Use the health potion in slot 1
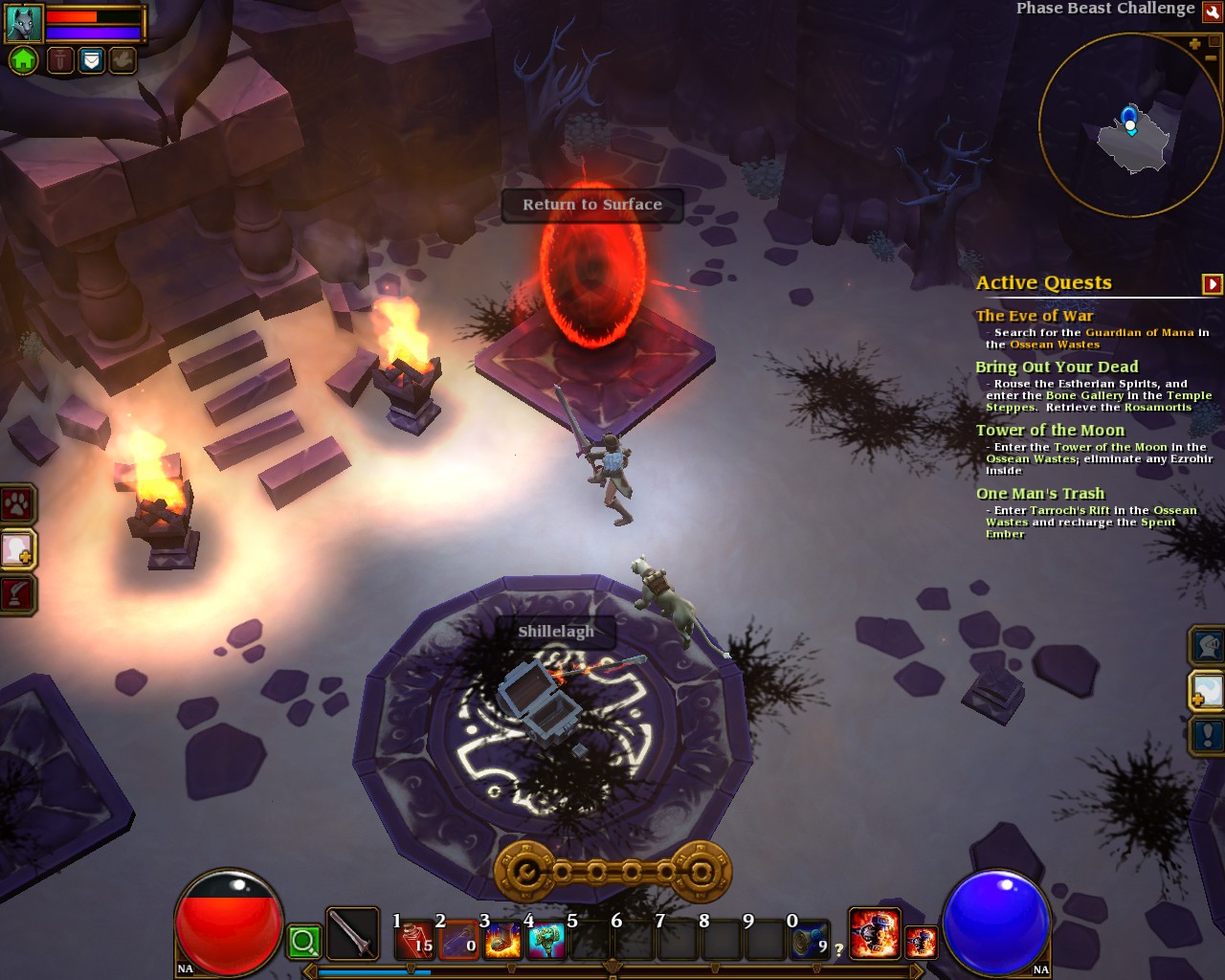The image size is (1225, 980). (416, 940)
